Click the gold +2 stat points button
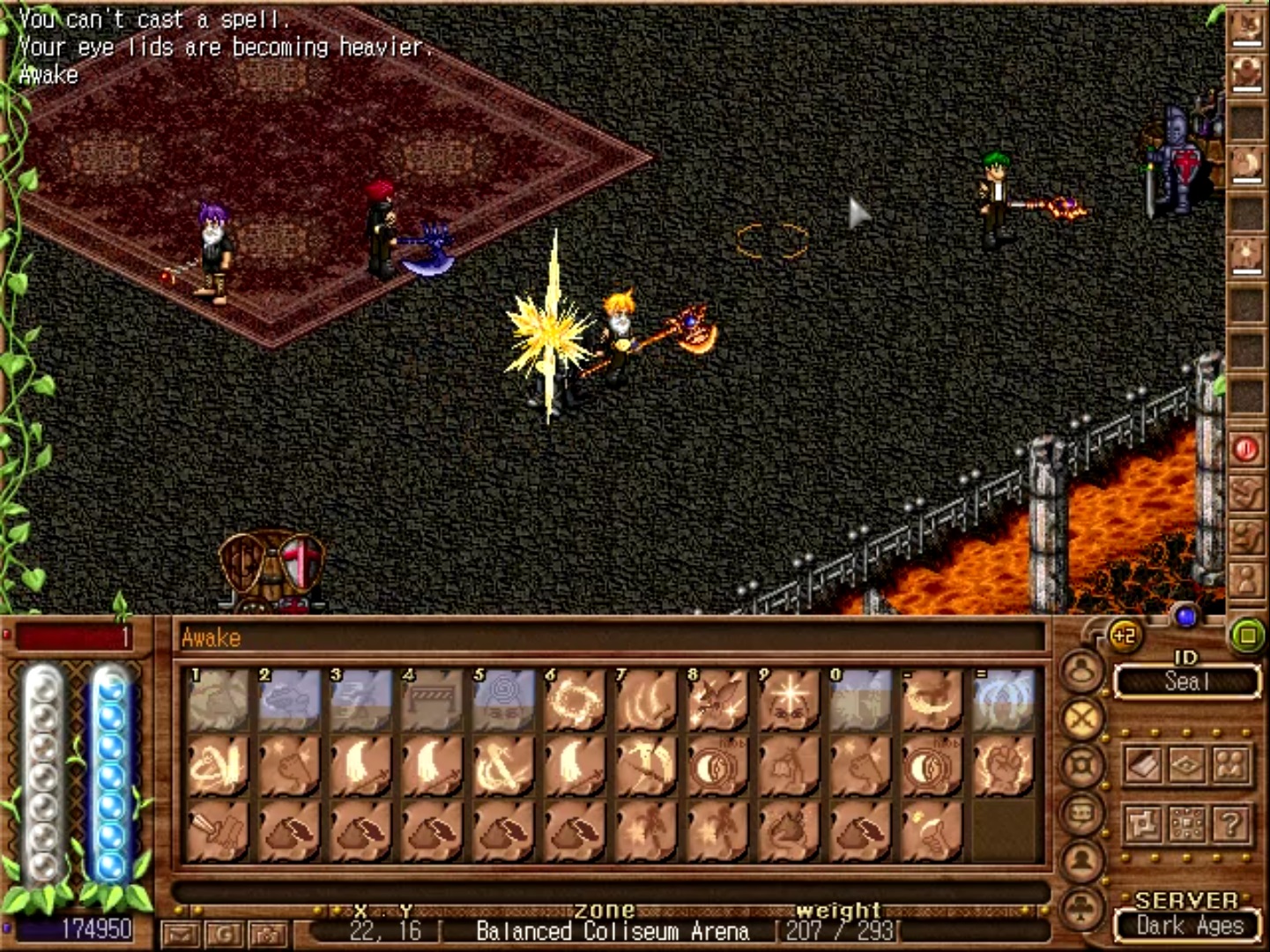Image resolution: width=1270 pixels, height=952 pixels. (1124, 636)
